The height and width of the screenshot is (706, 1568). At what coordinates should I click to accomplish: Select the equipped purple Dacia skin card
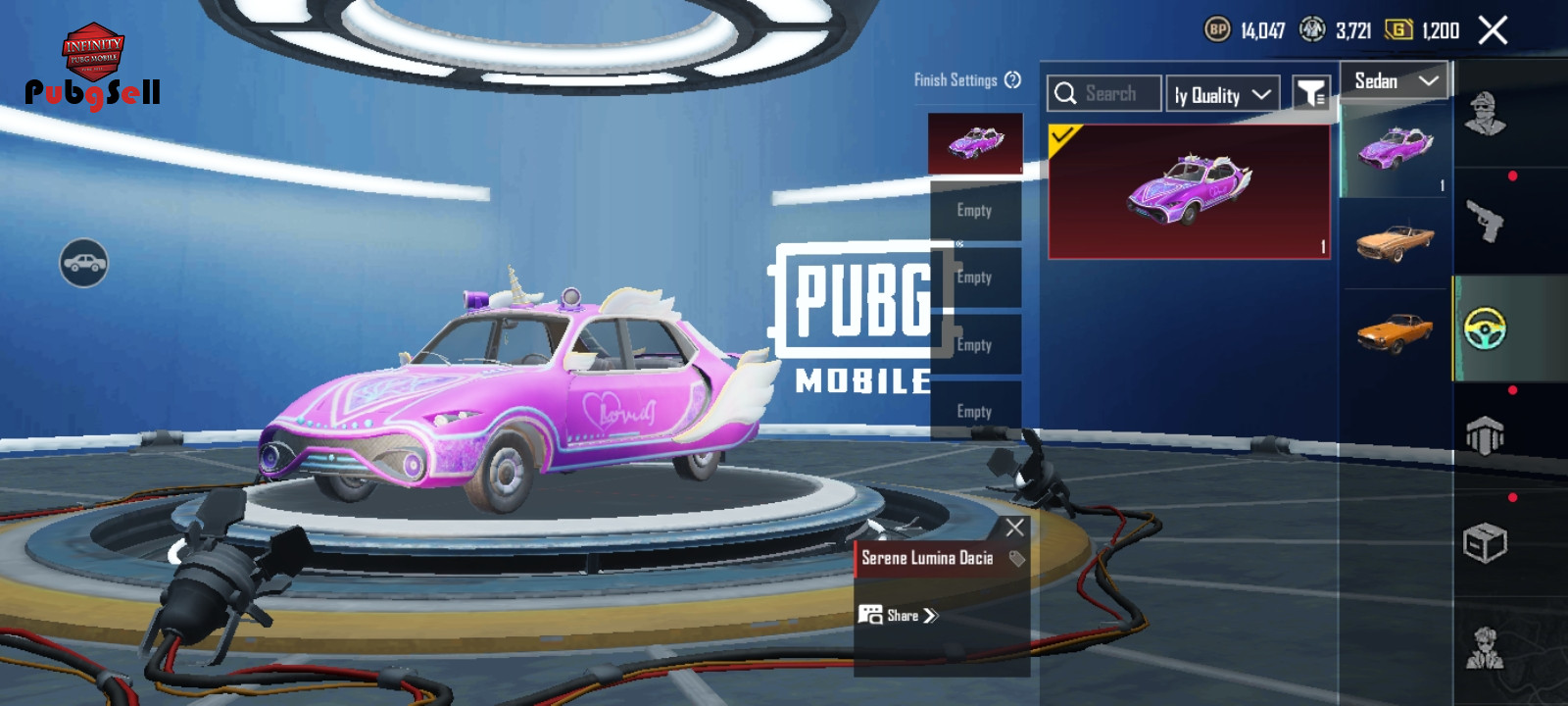tap(1189, 191)
